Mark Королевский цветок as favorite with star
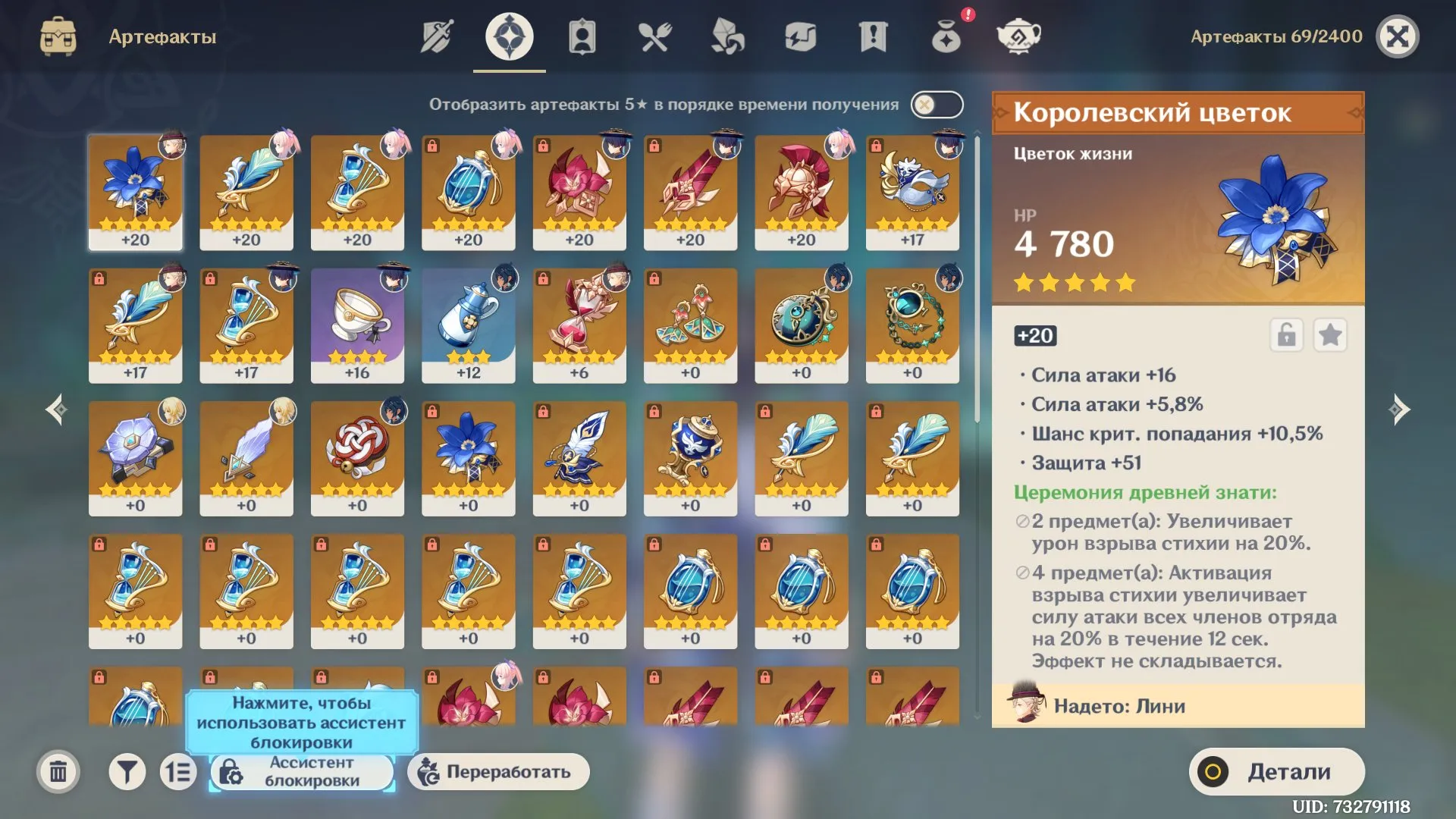The width and height of the screenshot is (1456, 819). (x=1331, y=336)
